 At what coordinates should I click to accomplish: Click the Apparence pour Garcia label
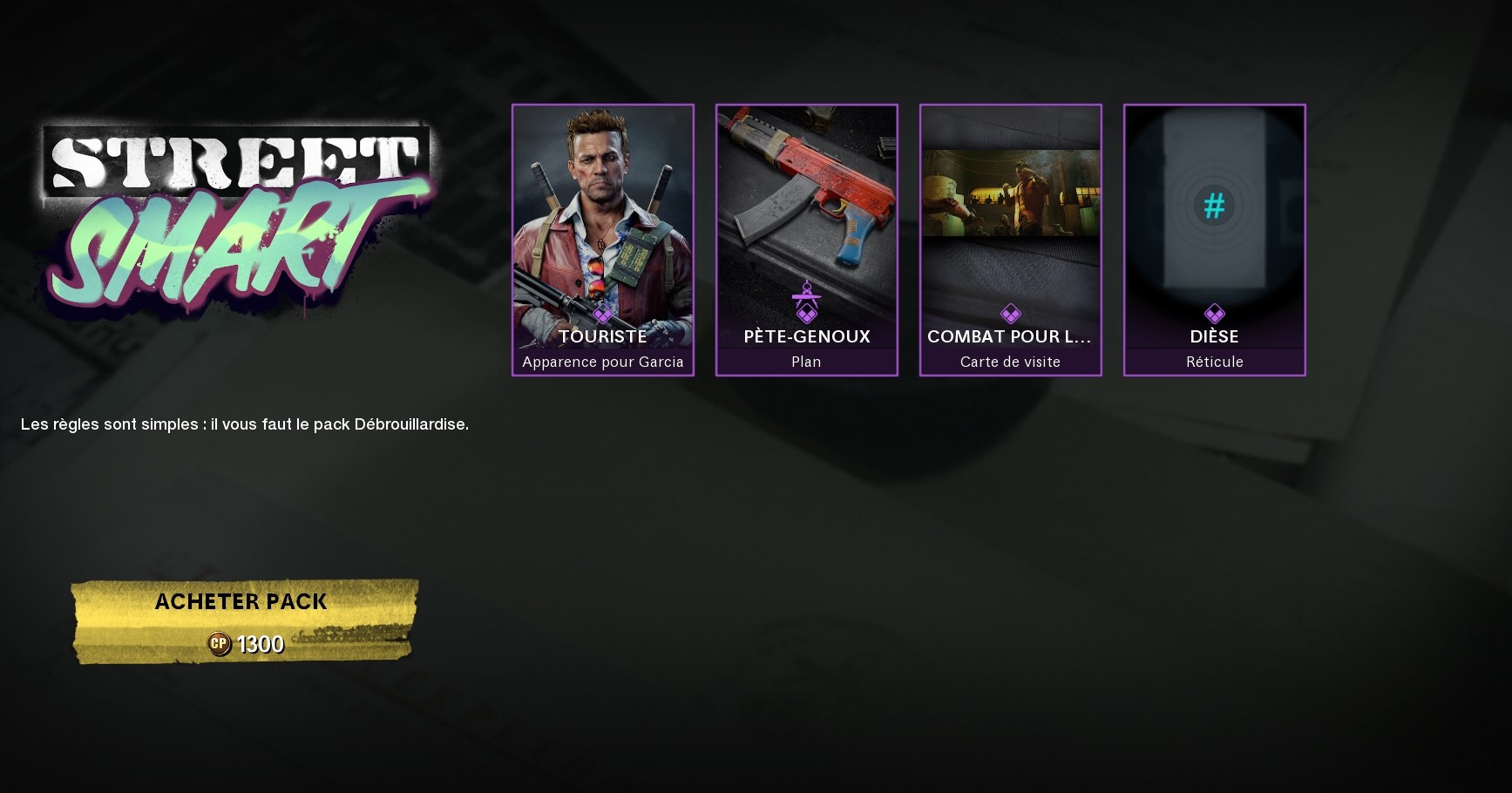point(603,362)
